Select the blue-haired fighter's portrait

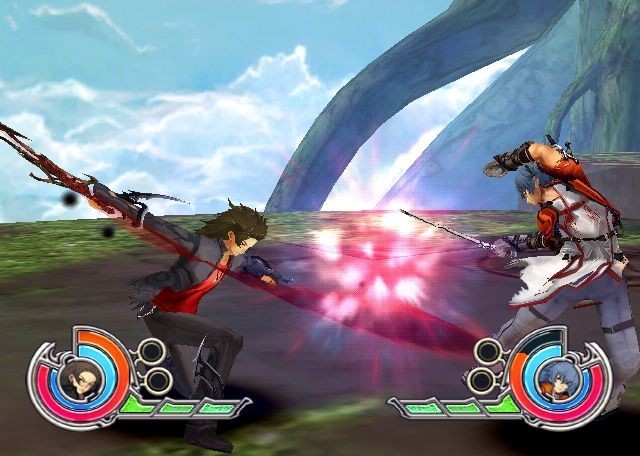coord(555,381)
